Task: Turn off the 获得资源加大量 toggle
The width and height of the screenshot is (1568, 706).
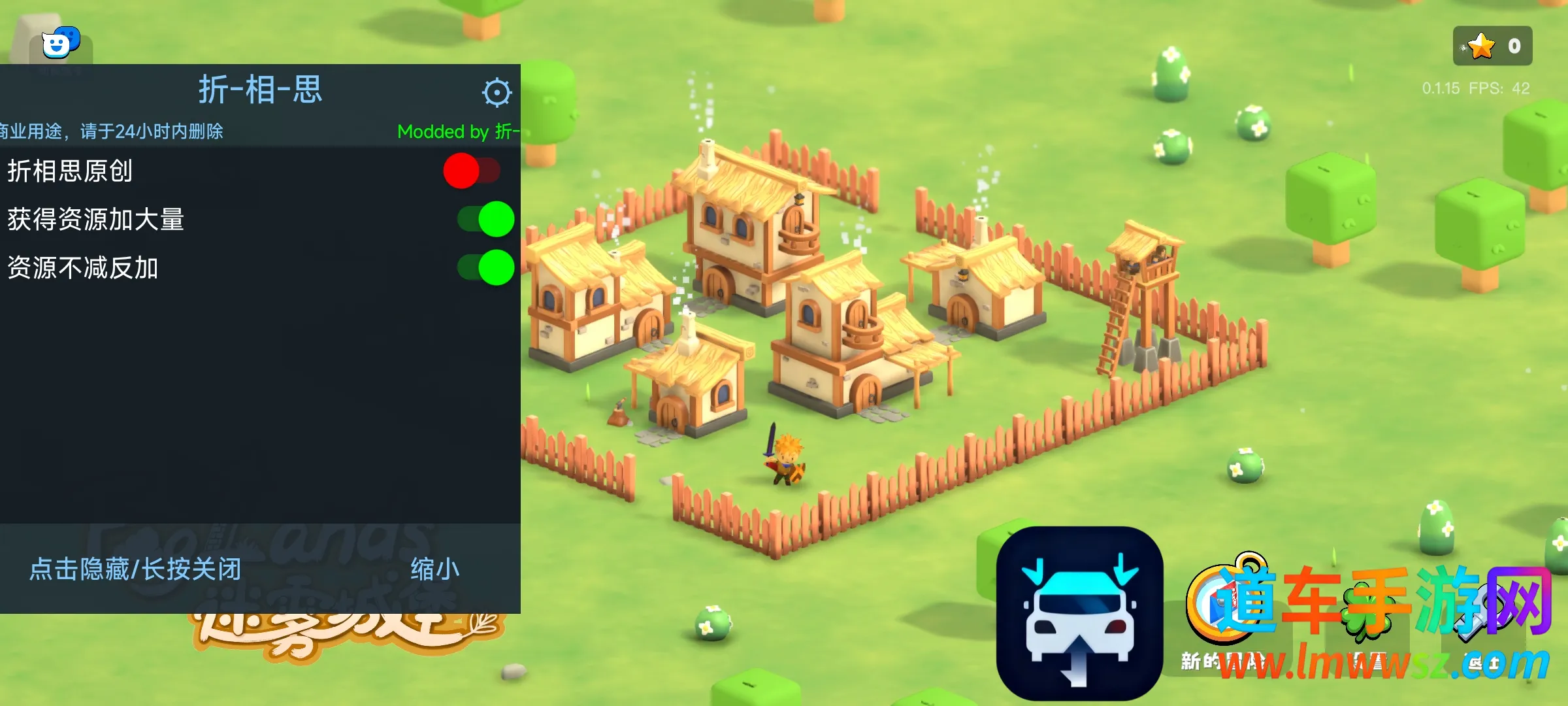Action: point(485,220)
